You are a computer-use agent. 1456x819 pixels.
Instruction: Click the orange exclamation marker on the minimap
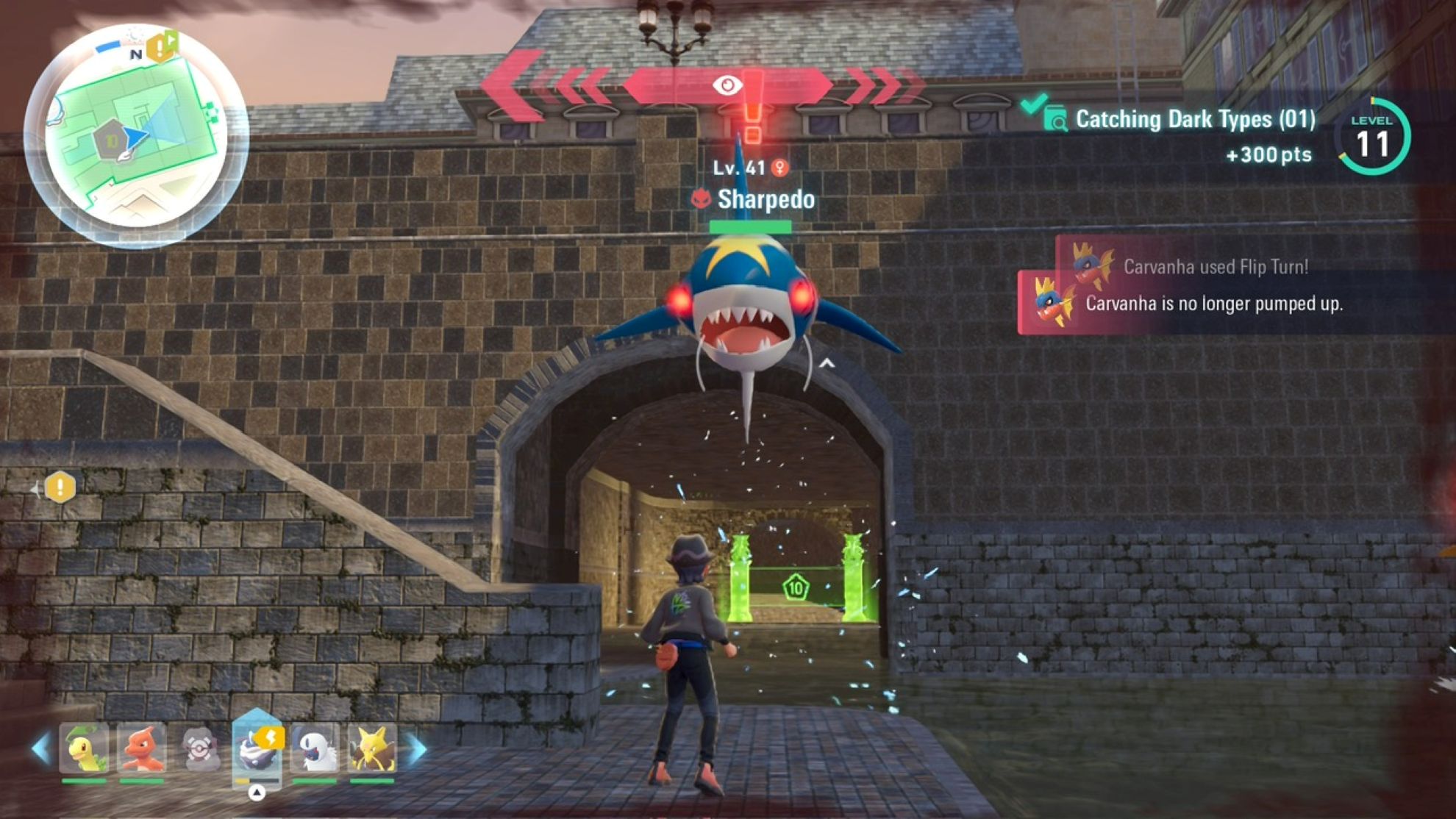pos(160,48)
